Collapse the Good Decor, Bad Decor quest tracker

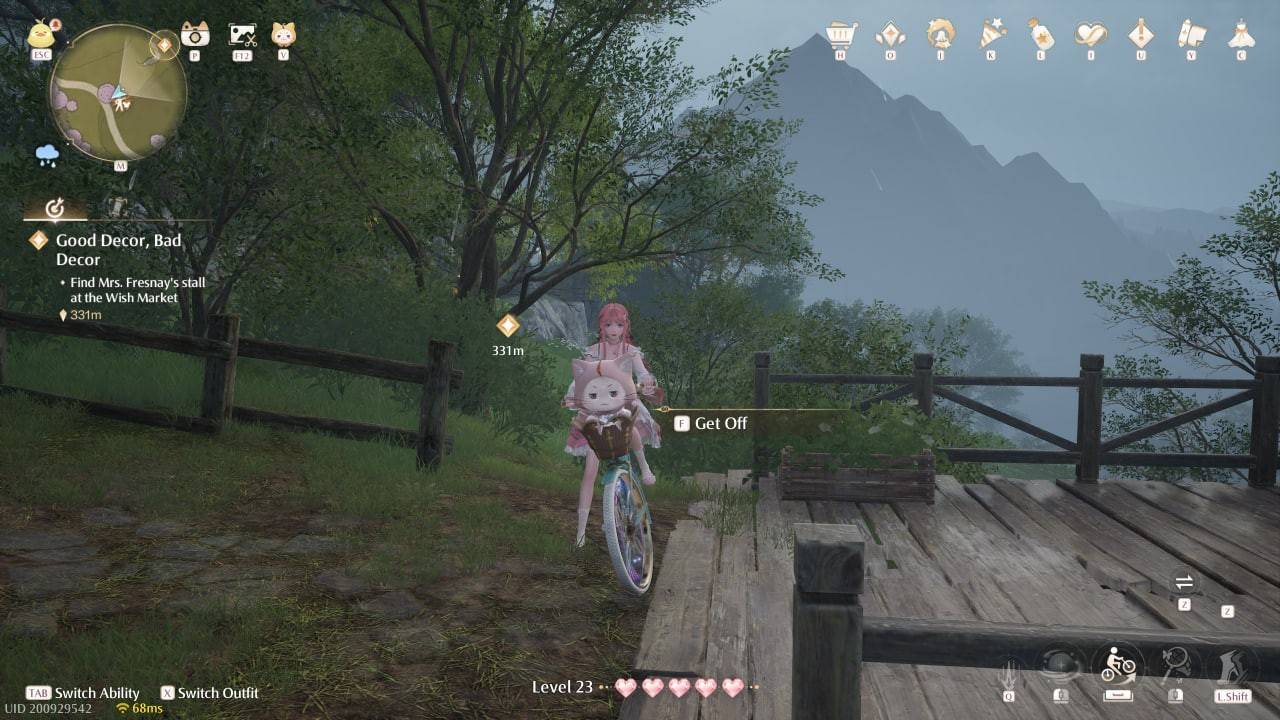57,210
